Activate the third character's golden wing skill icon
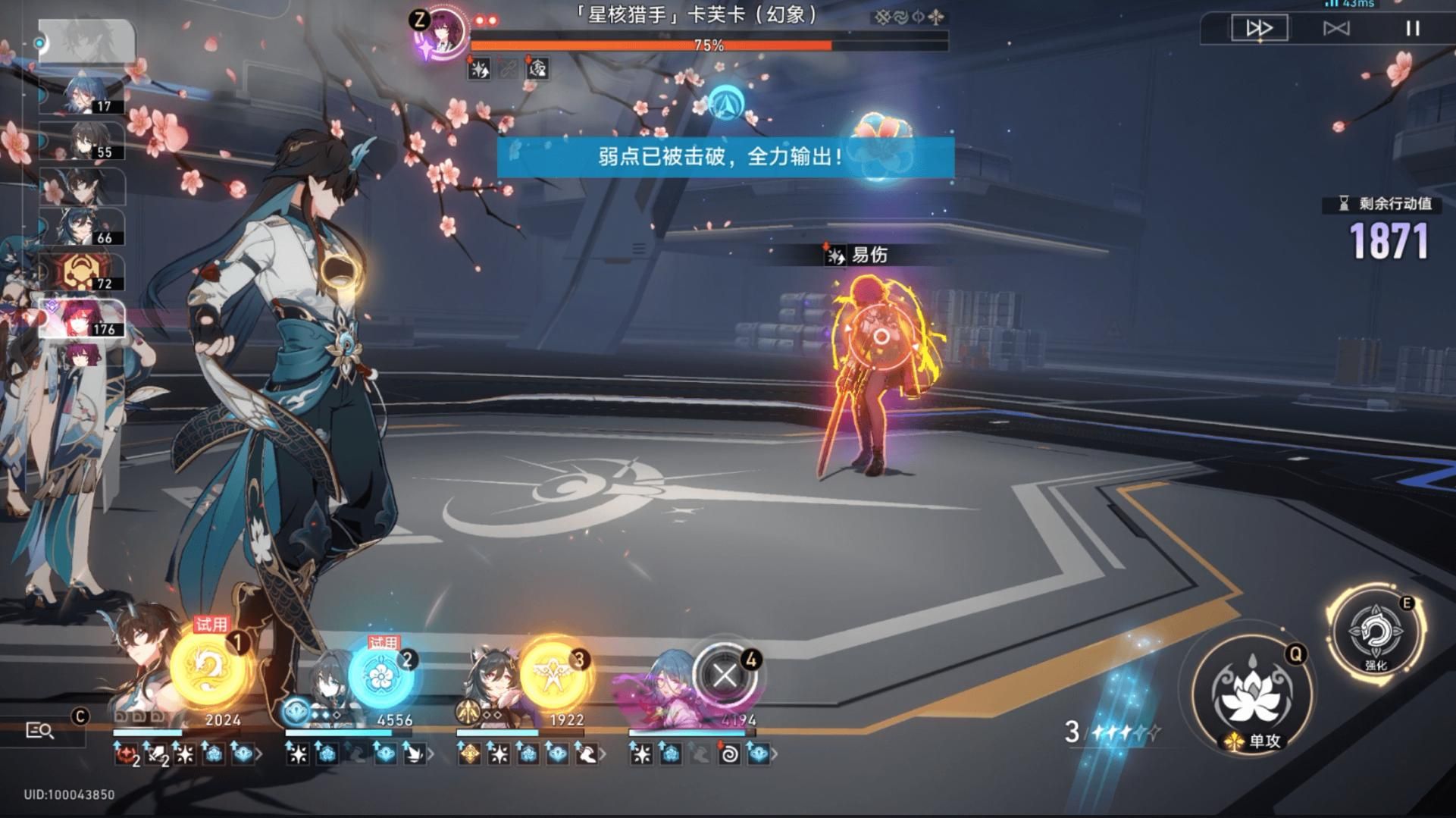Image resolution: width=1456 pixels, height=818 pixels. click(551, 675)
